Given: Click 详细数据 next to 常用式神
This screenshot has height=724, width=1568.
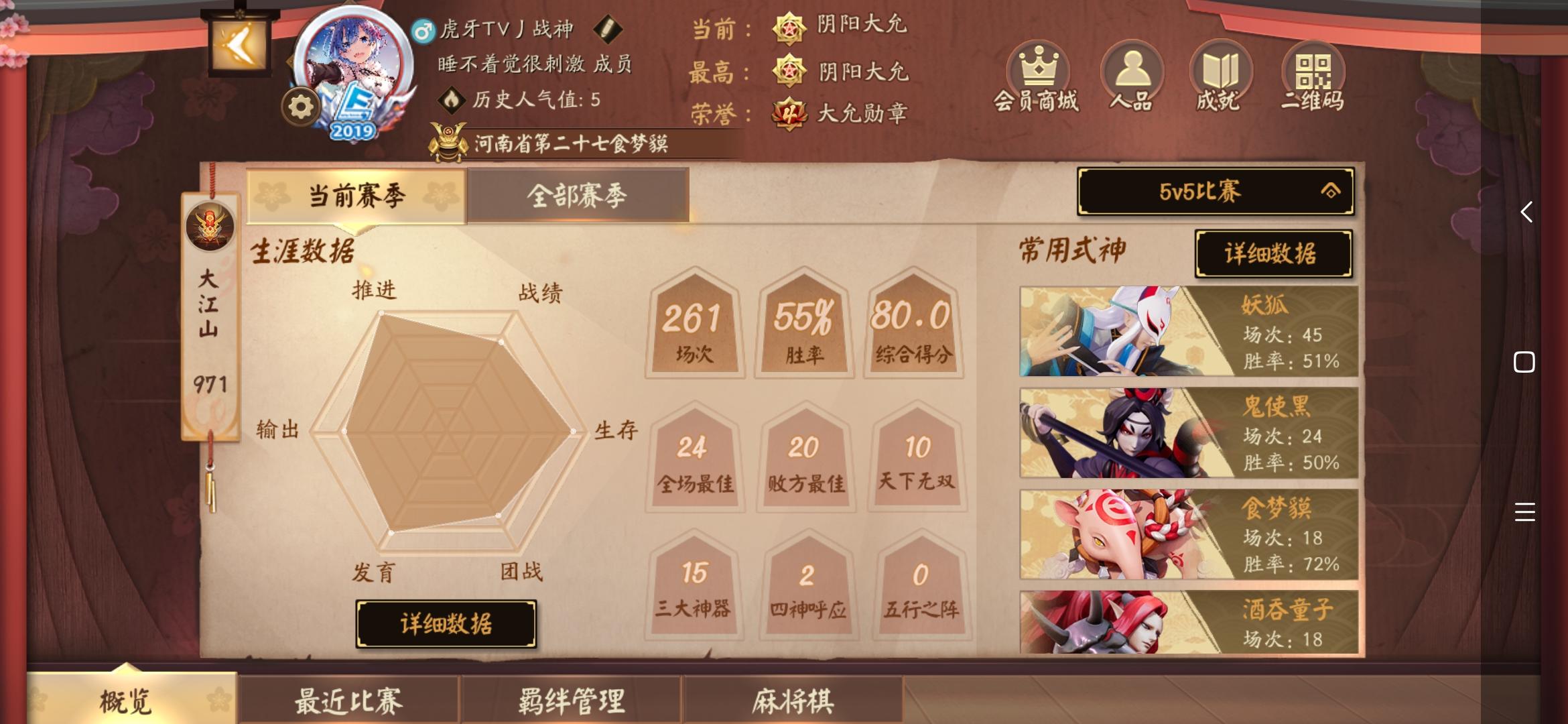Looking at the screenshot, I should 1273,255.
